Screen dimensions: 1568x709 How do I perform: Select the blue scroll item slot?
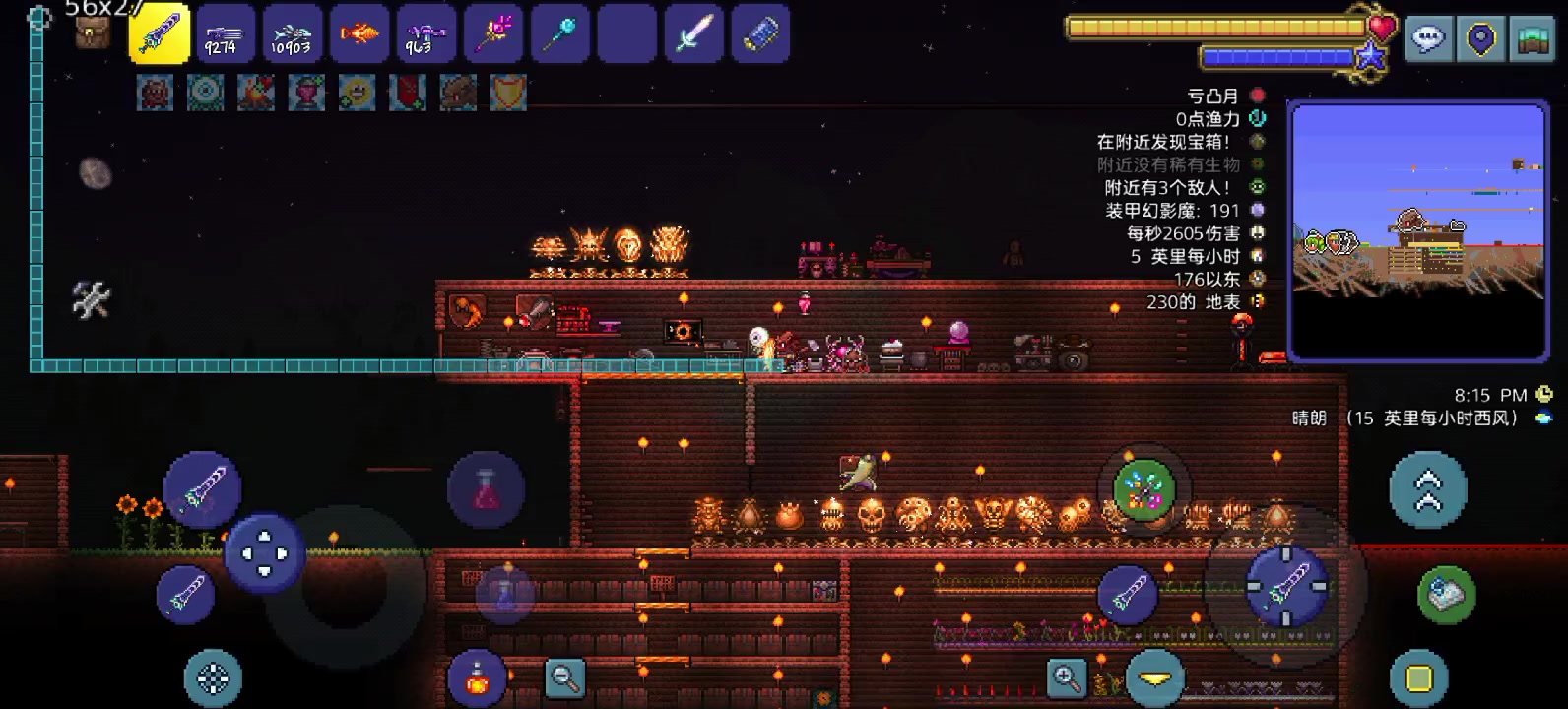(x=759, y=34)
